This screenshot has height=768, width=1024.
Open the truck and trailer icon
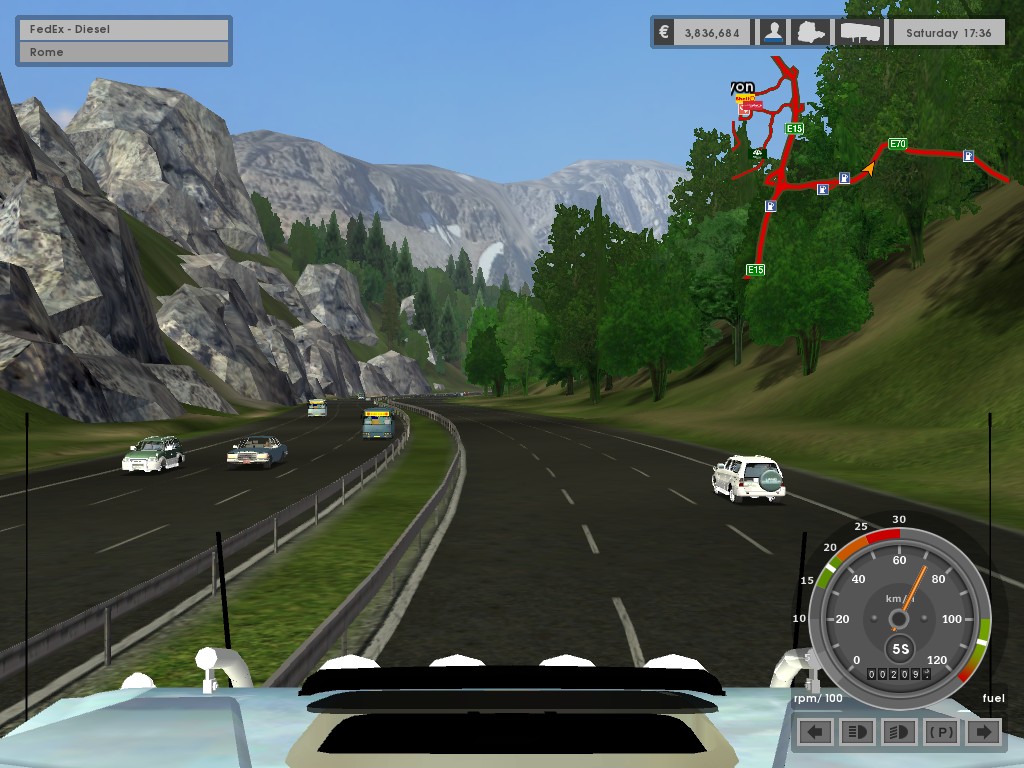(860, 32)
